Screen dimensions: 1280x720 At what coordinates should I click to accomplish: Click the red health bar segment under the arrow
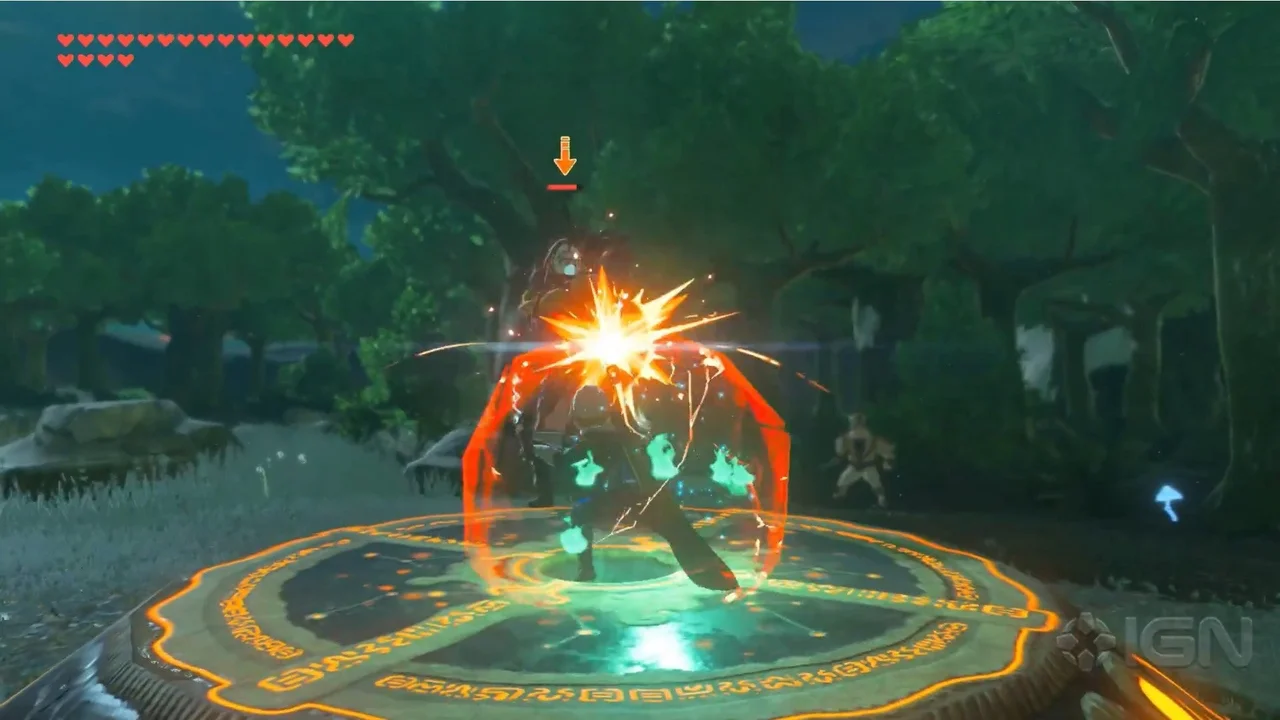tap(562, 185)
